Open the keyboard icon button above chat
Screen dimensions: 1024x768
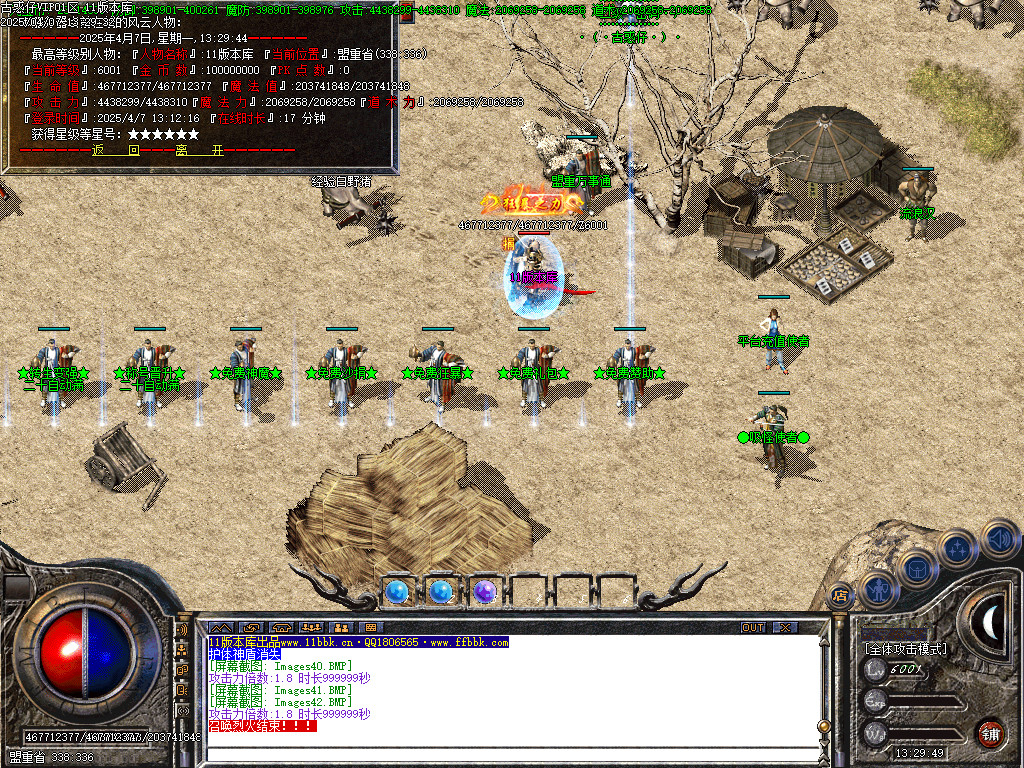[x=370, y=627]
